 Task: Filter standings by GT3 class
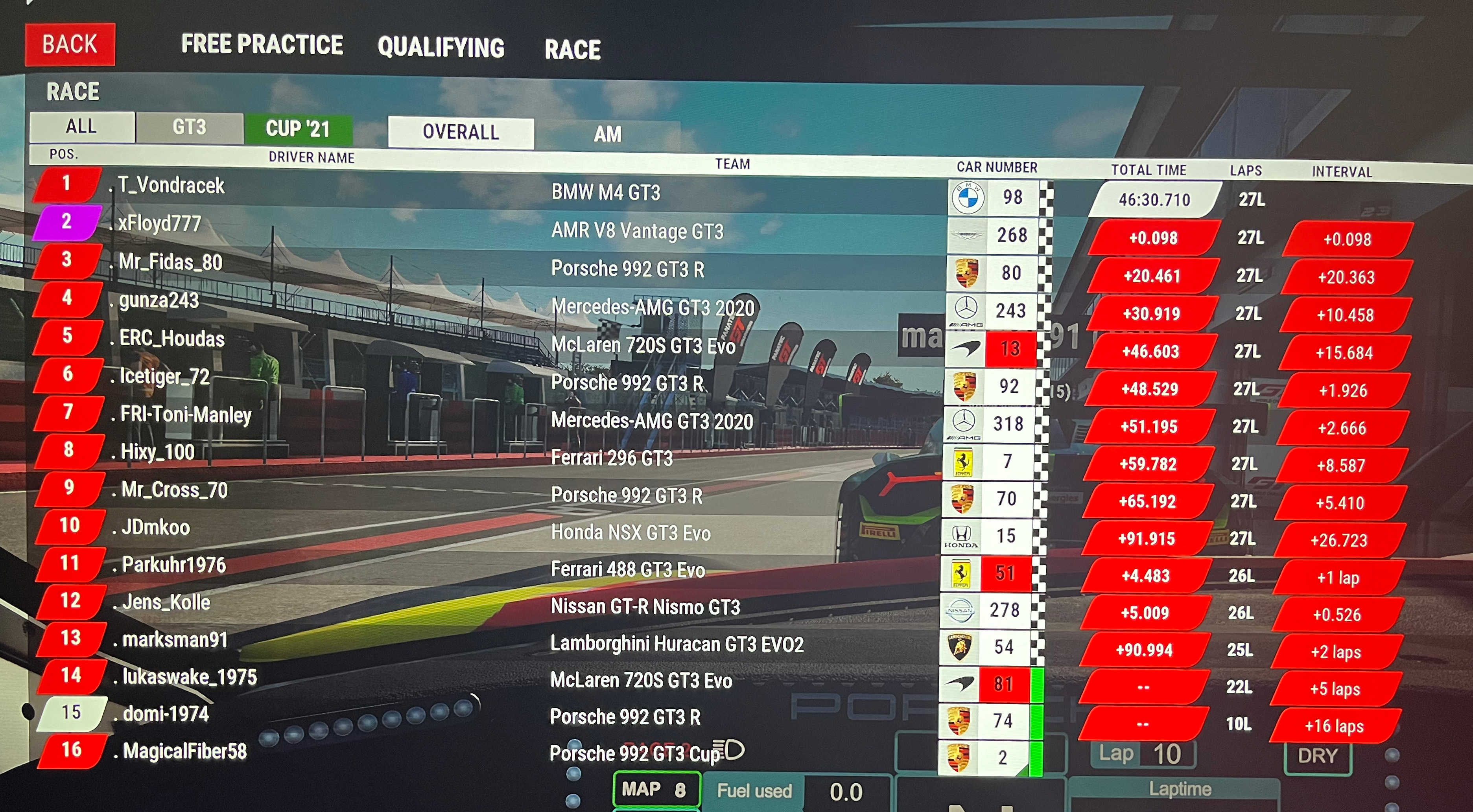(x=189, y=127)
